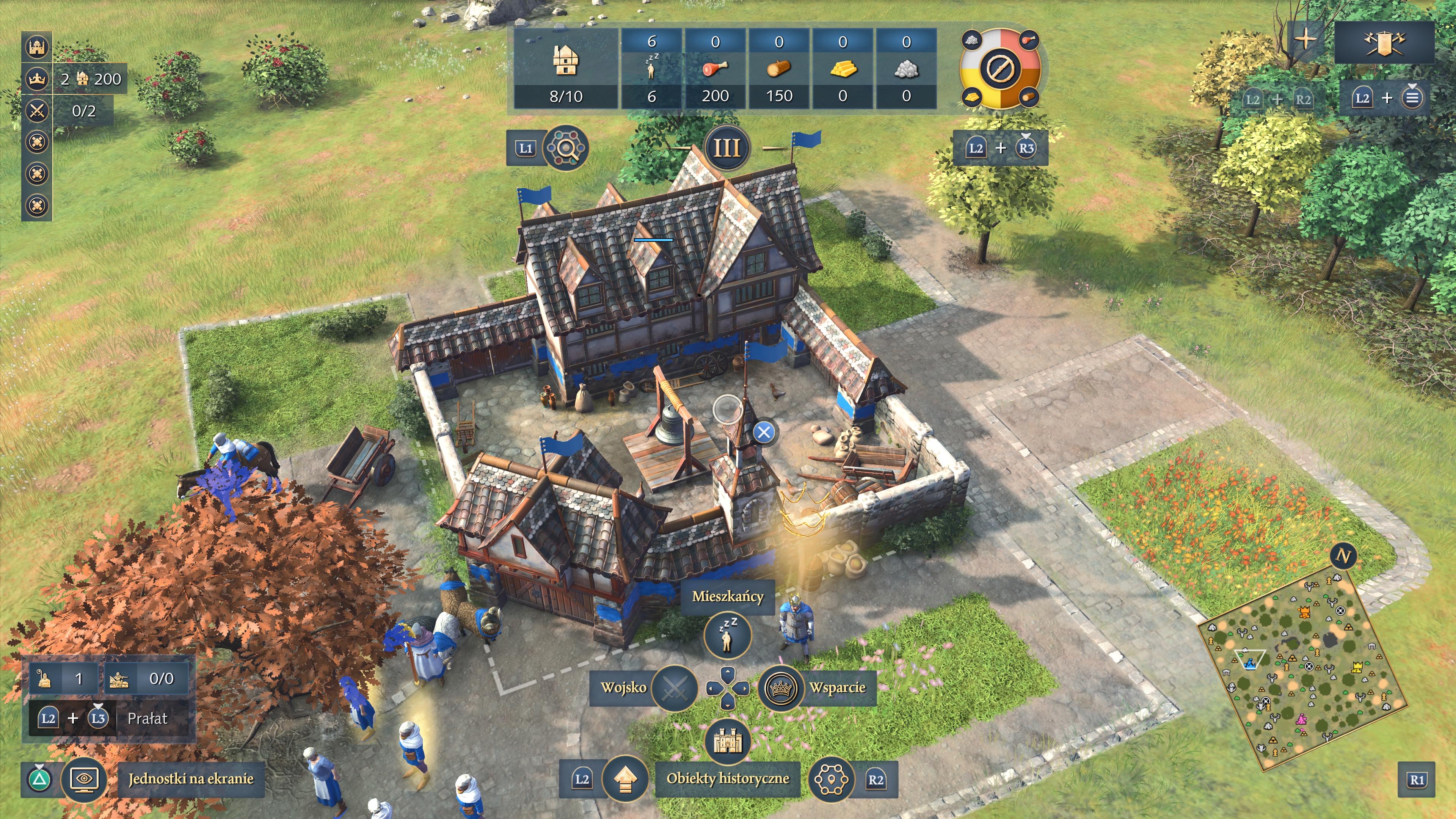1456x819 pixels.
Task: Open the shield and weapons military panel
Action: (1384, 42)
